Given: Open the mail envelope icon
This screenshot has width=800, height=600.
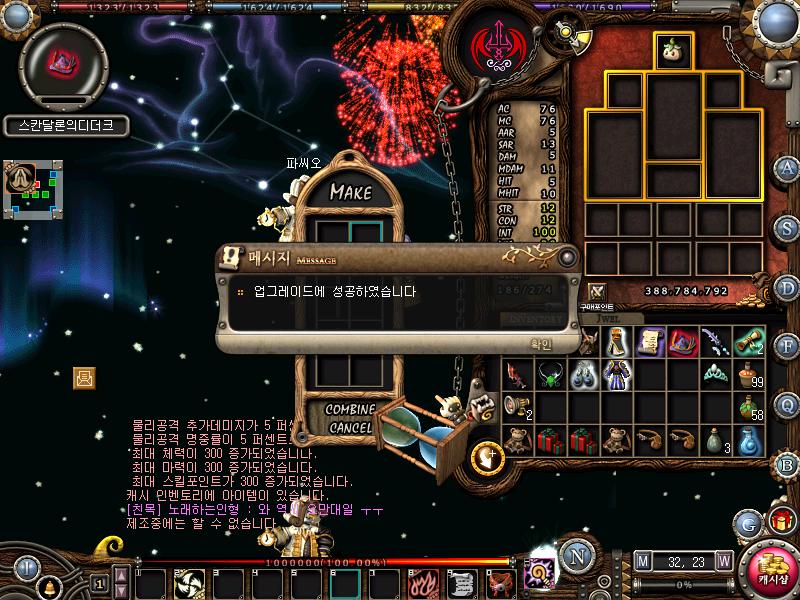Looking at the screenshot, I should point(85,377).
